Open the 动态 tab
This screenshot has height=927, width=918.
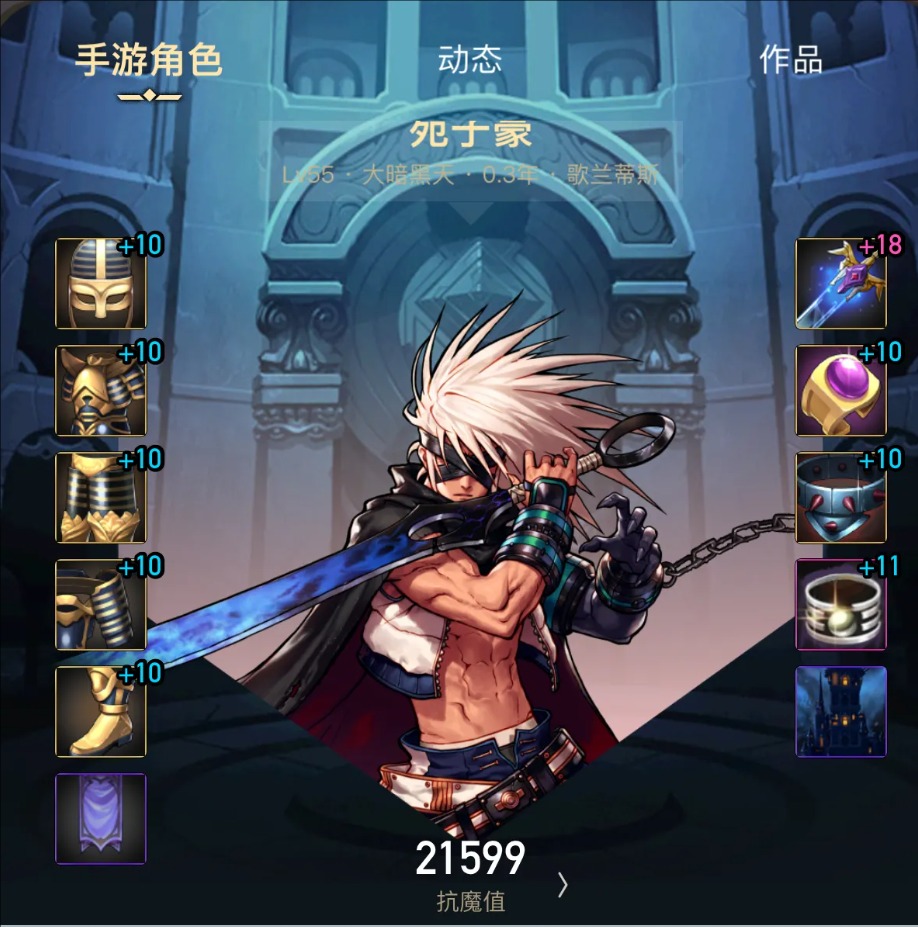469,60
